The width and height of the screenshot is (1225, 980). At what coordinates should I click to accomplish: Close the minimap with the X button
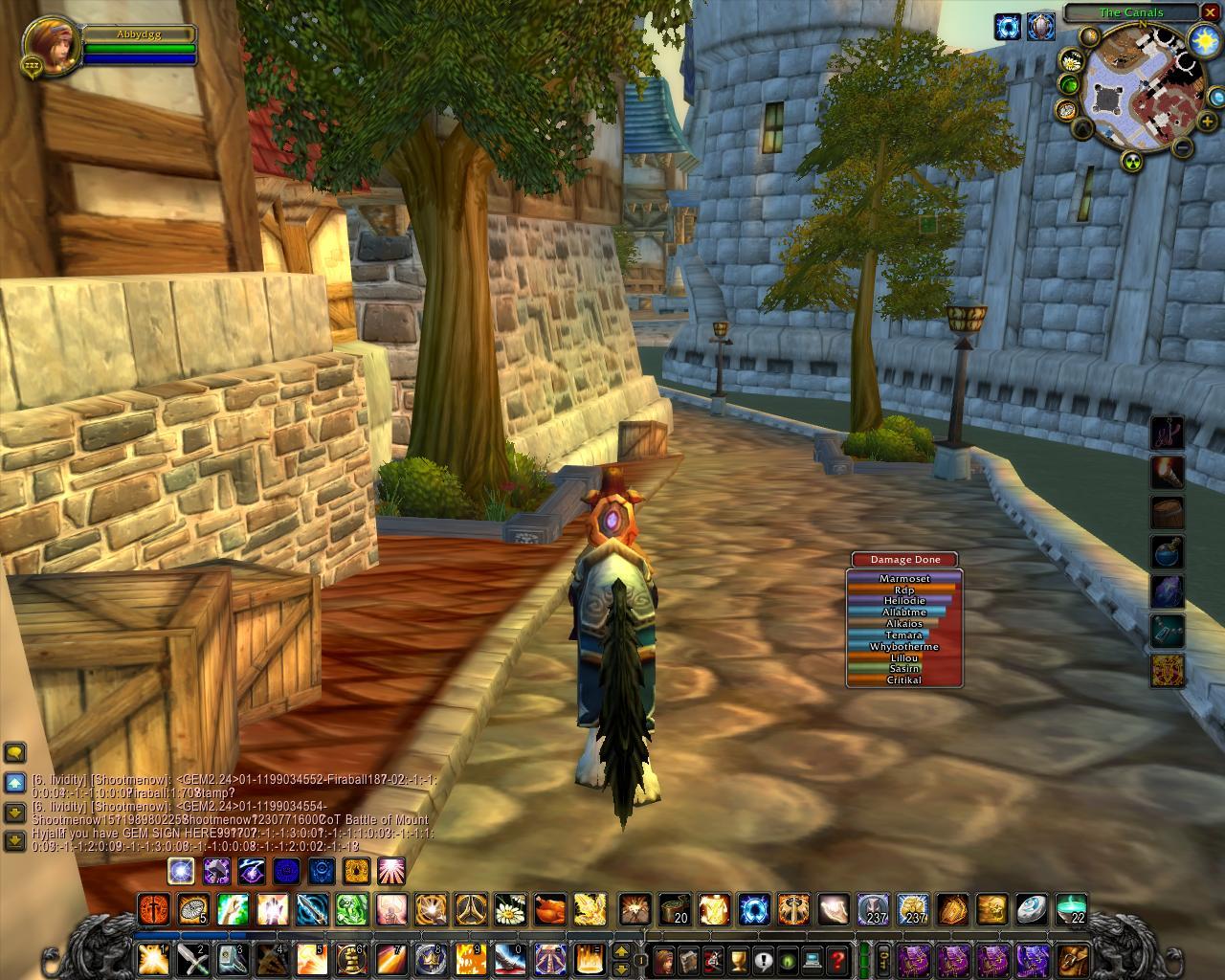tap(1211, 12)
